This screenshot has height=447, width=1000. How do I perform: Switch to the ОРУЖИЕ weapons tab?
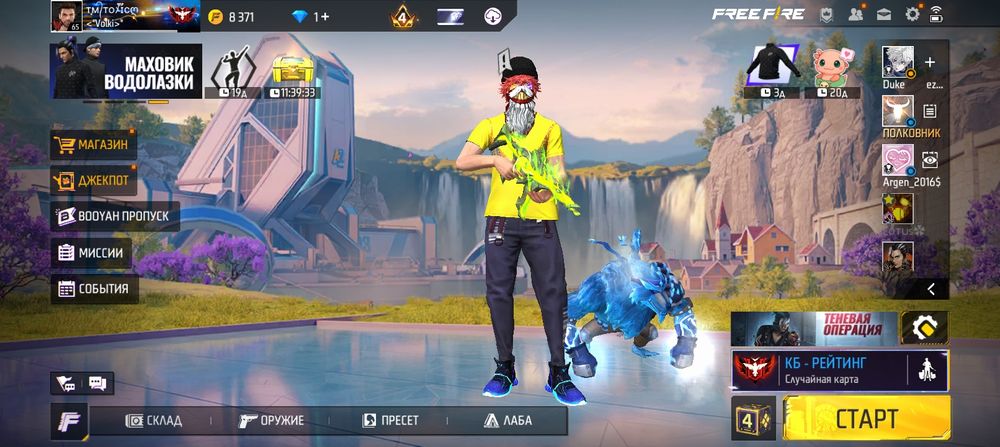pos(272,420)
